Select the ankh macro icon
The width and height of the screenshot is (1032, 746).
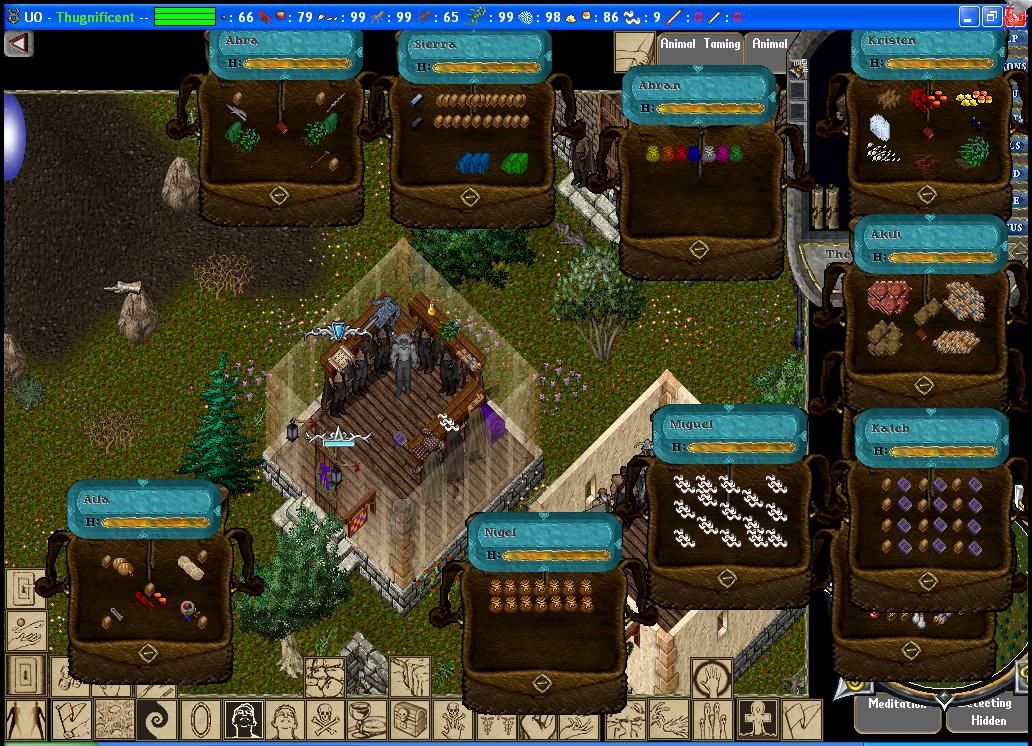[757, 718]
